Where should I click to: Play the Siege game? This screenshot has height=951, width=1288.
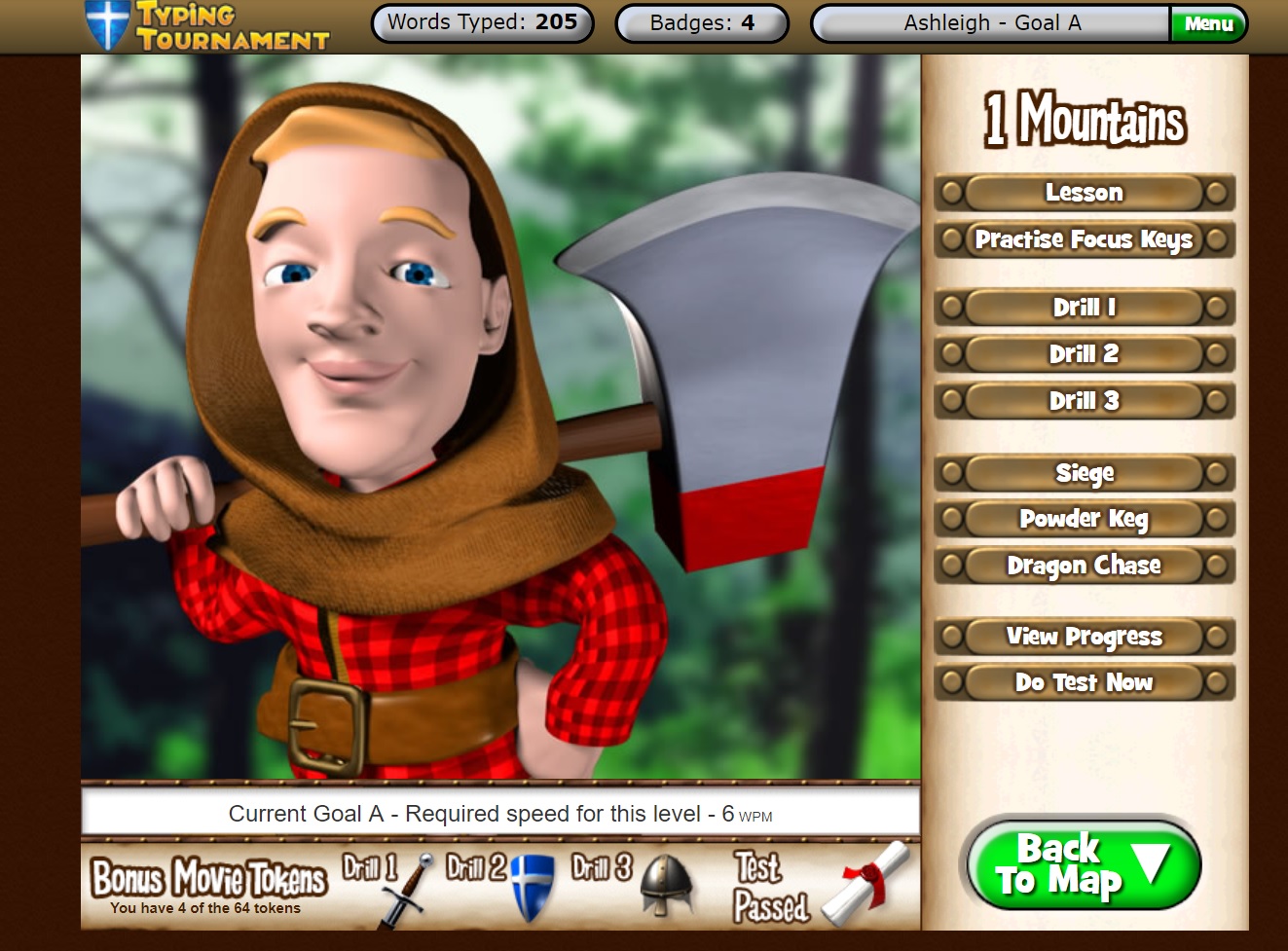pyautogui.click(x=1083, y=473)
